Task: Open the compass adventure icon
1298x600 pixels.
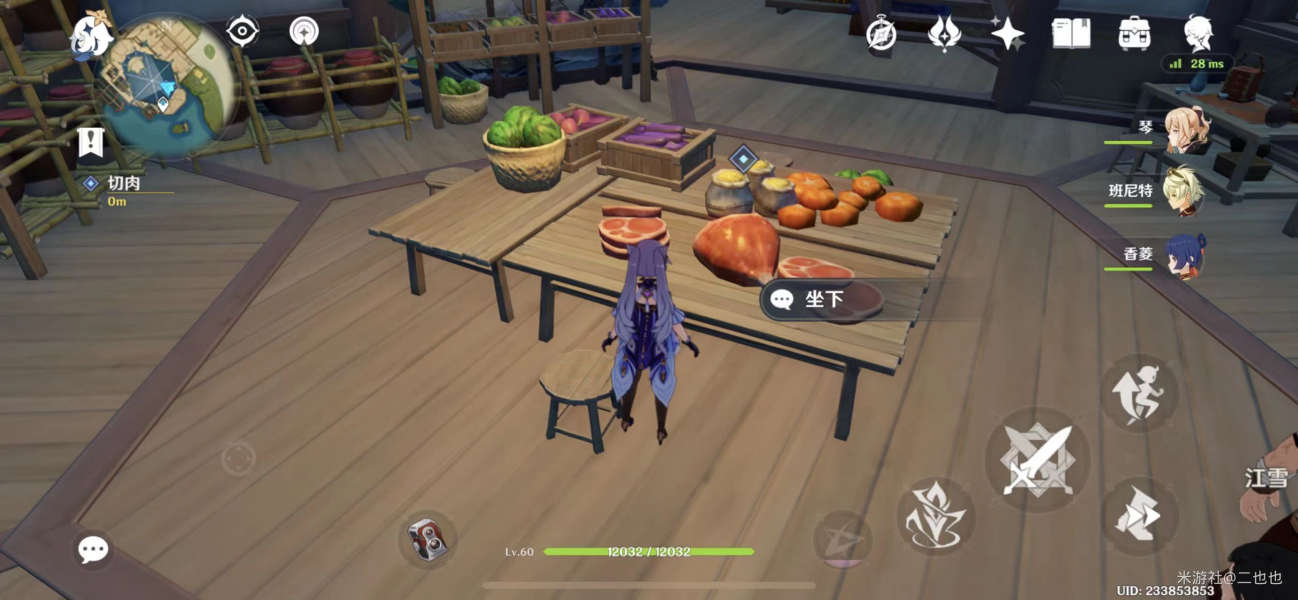Action: pyautogui.click(x=881, y=34)
